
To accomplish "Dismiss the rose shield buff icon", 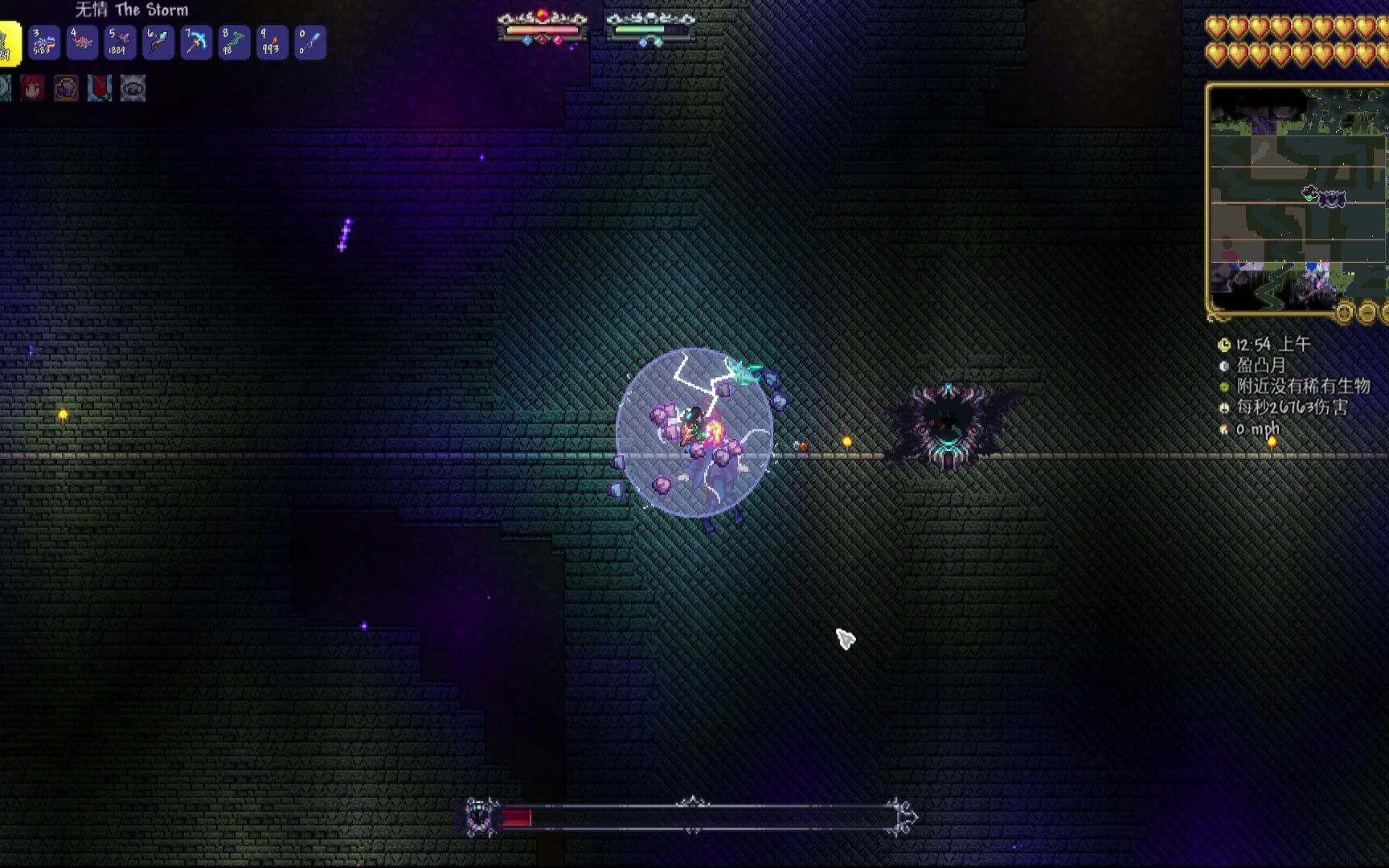I will point(98,88).
